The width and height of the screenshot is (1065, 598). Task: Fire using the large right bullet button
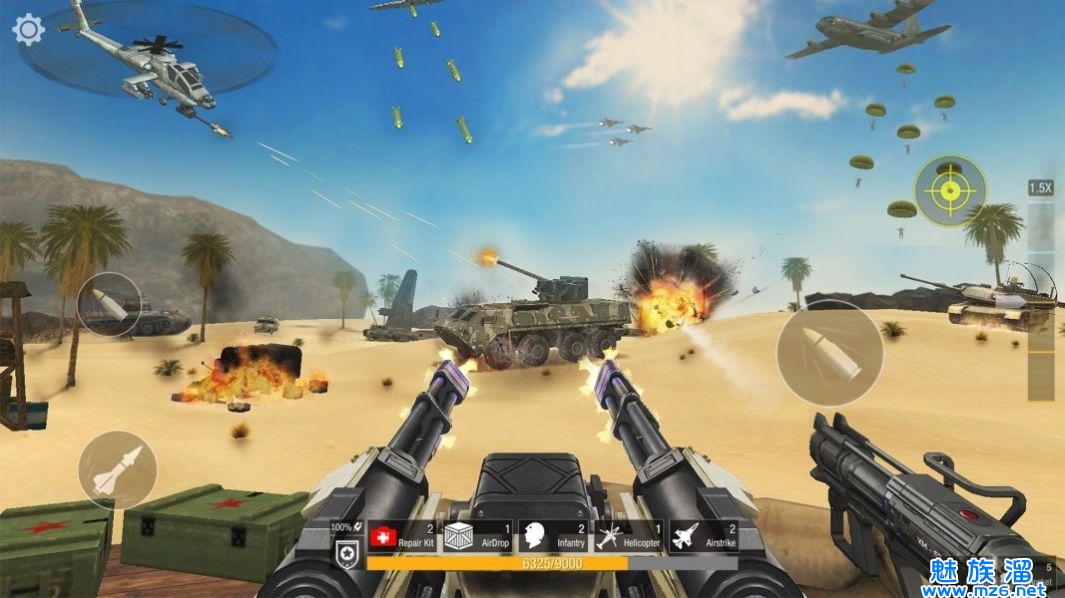[830, 353]
